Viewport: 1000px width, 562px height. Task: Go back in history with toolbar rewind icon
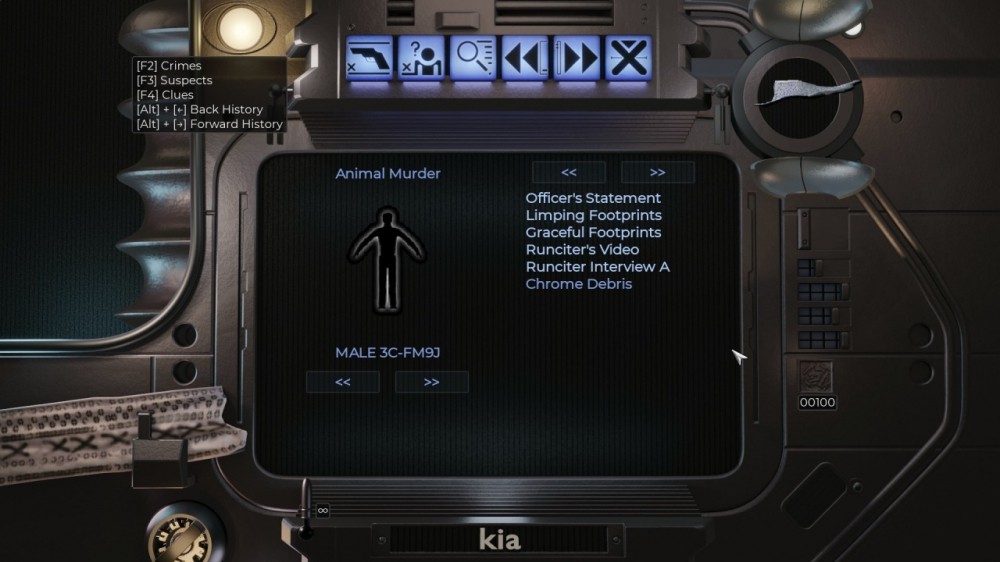[x=524, y=58]
